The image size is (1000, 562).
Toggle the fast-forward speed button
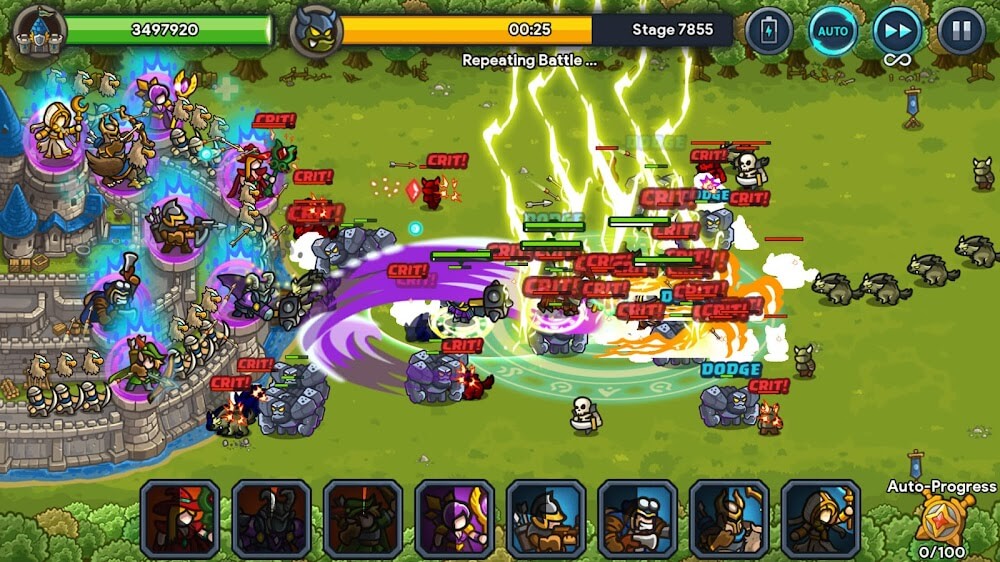pos(897,31)
